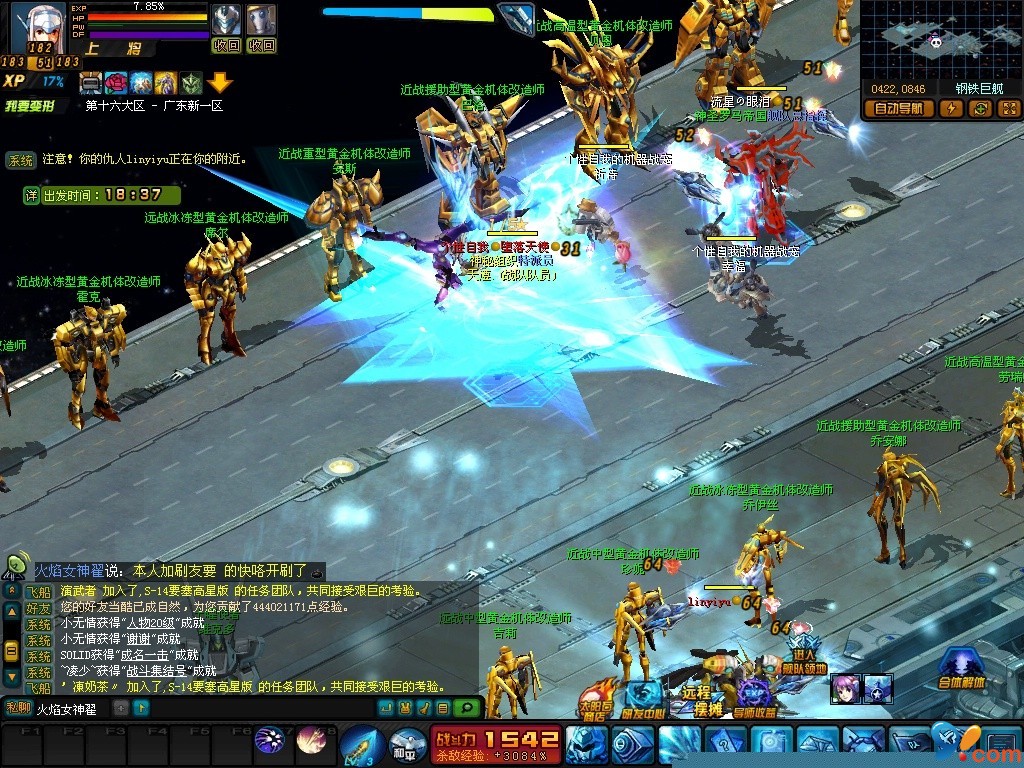Click the 自动导航 auto-navigation button
Image resolution: width=1024 pixels, height=768 pixels.
coord(898,109)
